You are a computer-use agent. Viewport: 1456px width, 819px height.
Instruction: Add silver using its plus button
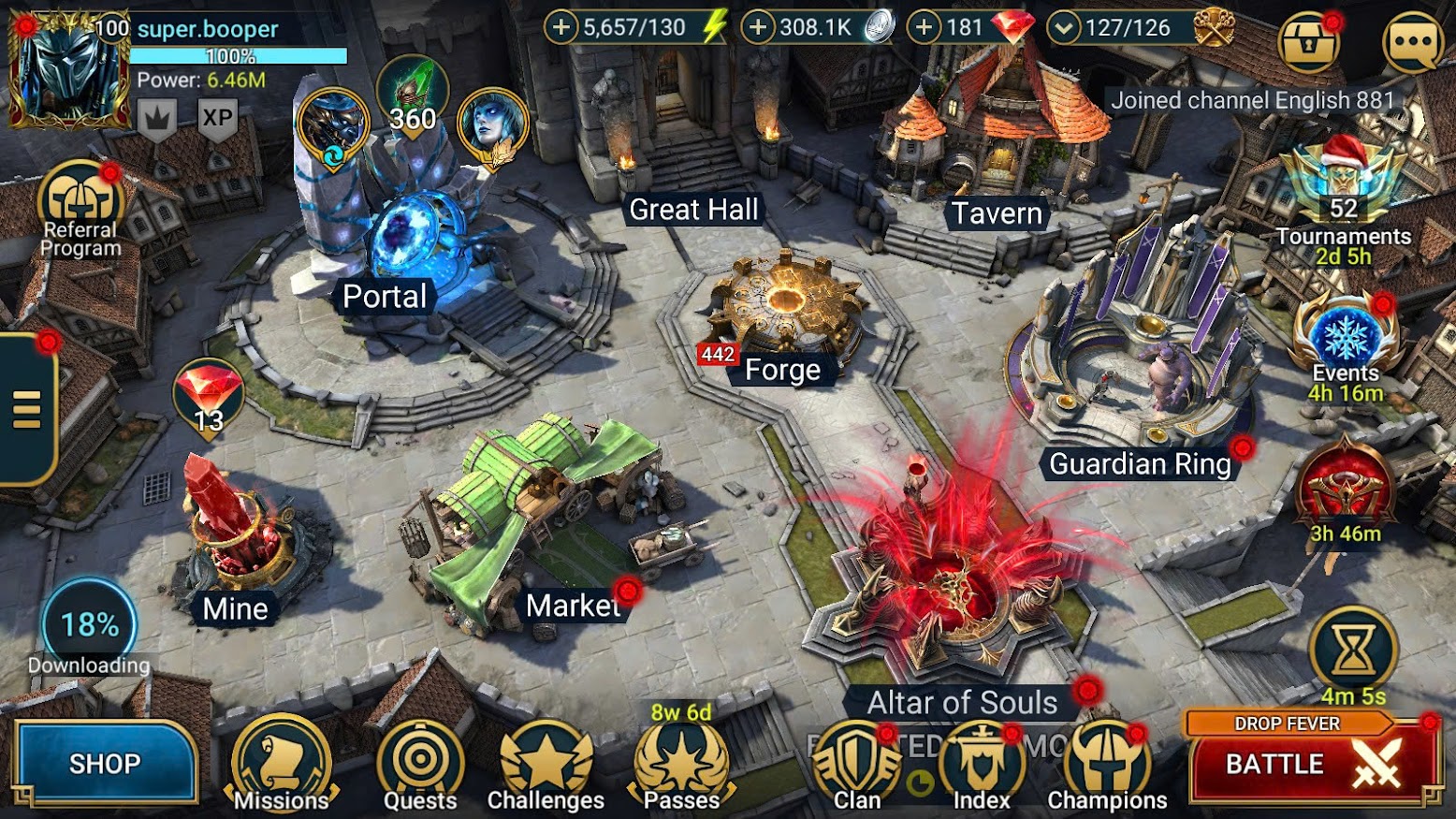click(758, 27)
